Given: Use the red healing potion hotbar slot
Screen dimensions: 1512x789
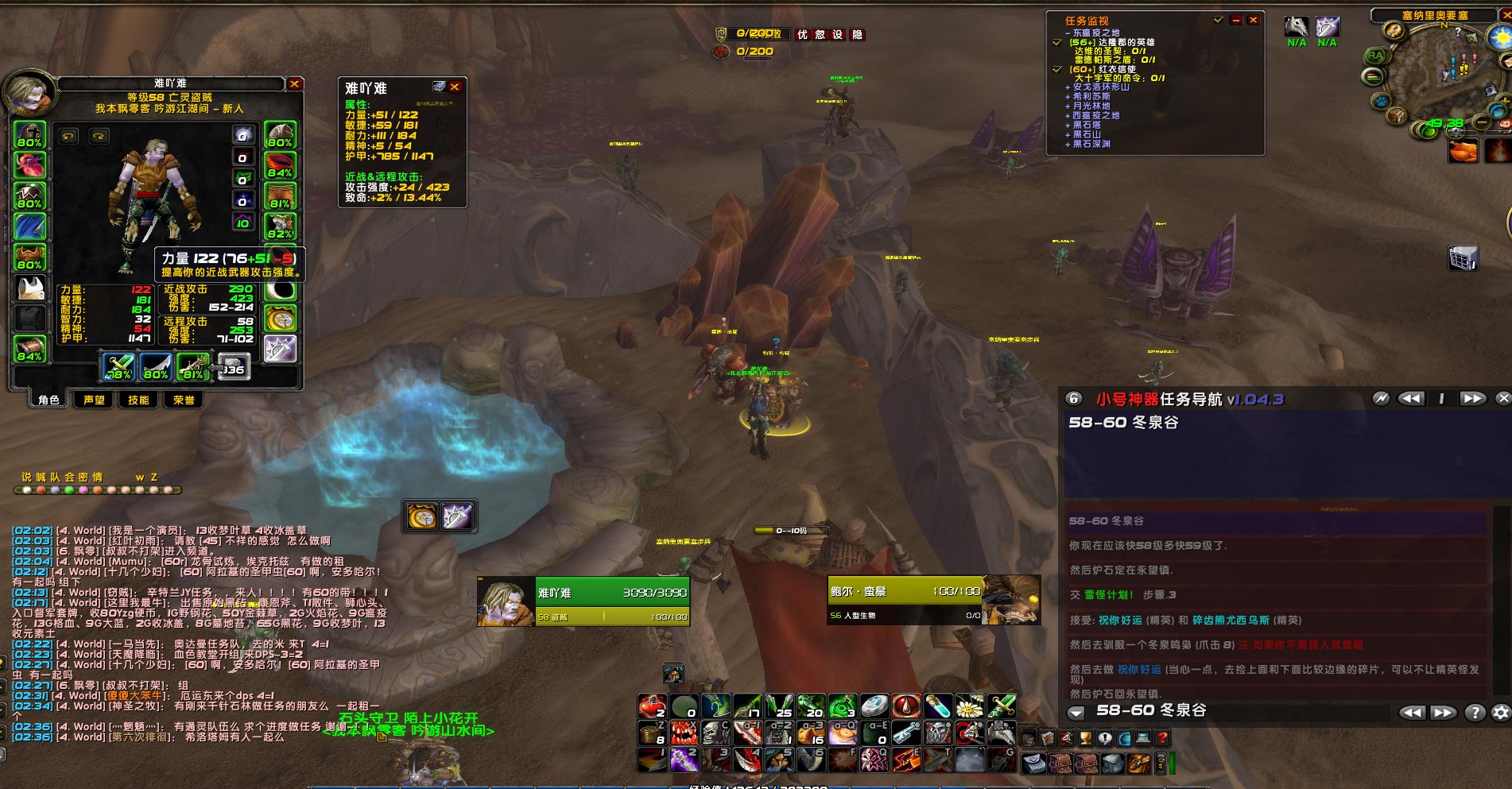Looking at the screenshot, I should coord(652,706).
